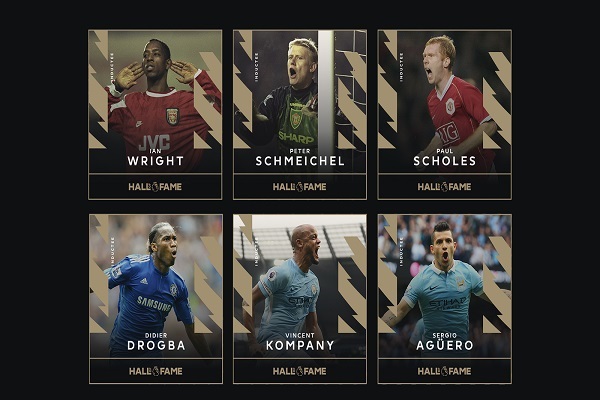Pick the Drogba Hall of Fame card
Screen dimensions: 600x400
pyautogui.click(x=155, y=298)
